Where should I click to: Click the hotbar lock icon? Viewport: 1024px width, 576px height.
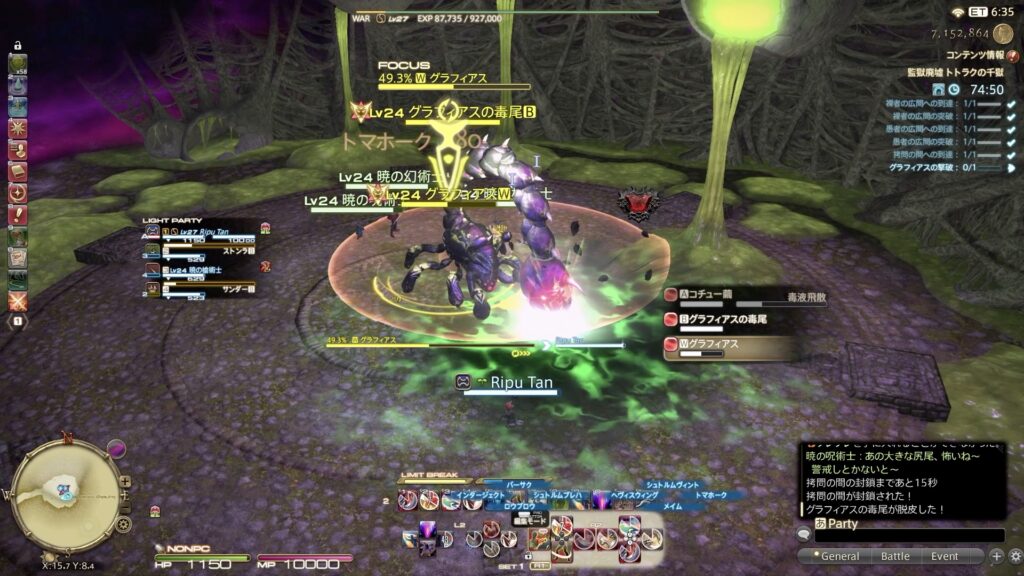(17, 46)
